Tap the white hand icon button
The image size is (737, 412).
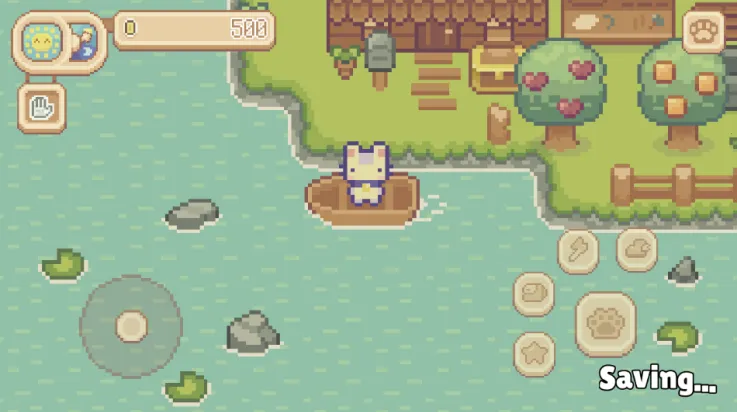[x=42, y=108]
